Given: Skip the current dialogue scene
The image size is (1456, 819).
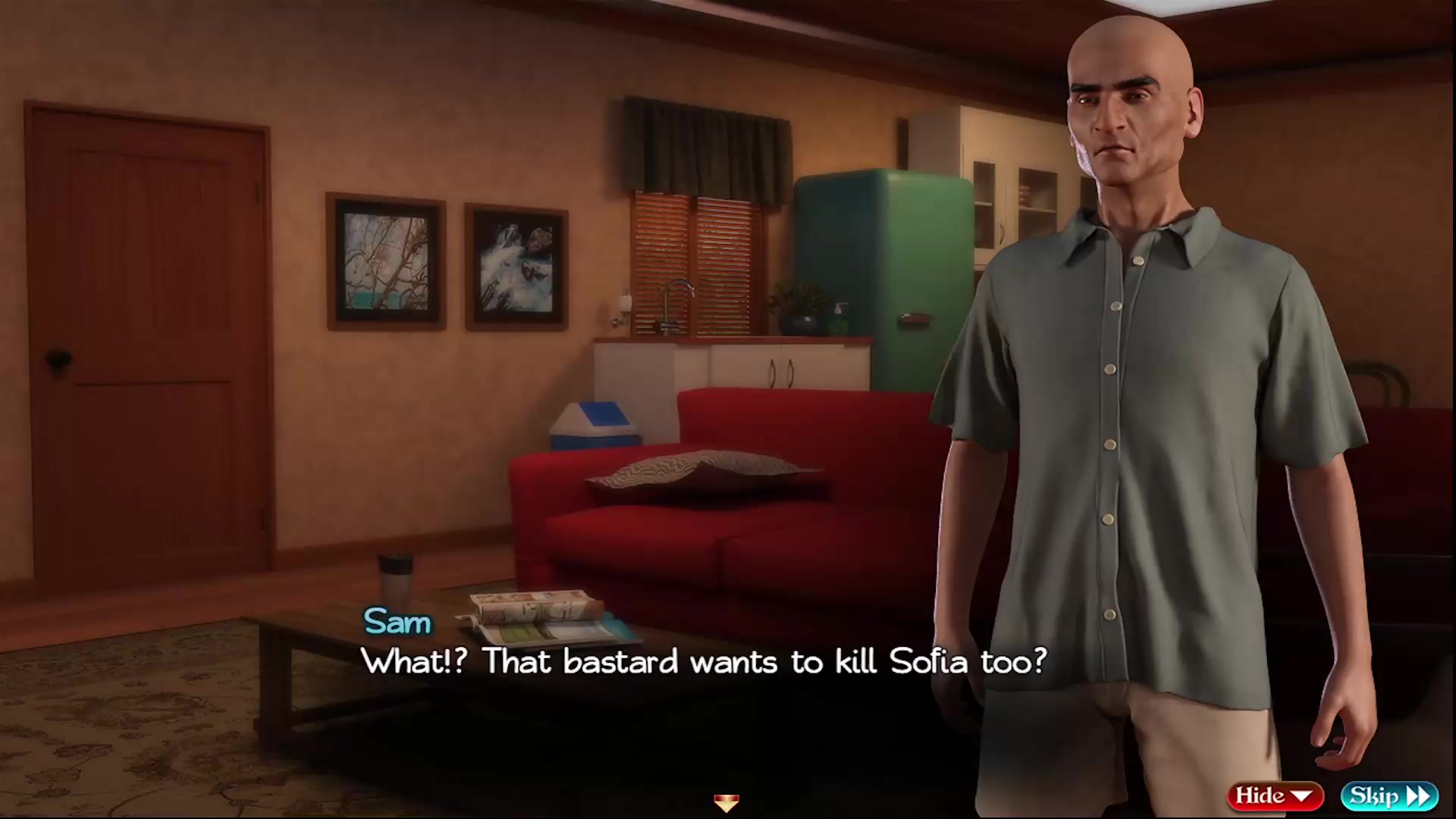Looking at the screenshot, I should (1389, 795).
